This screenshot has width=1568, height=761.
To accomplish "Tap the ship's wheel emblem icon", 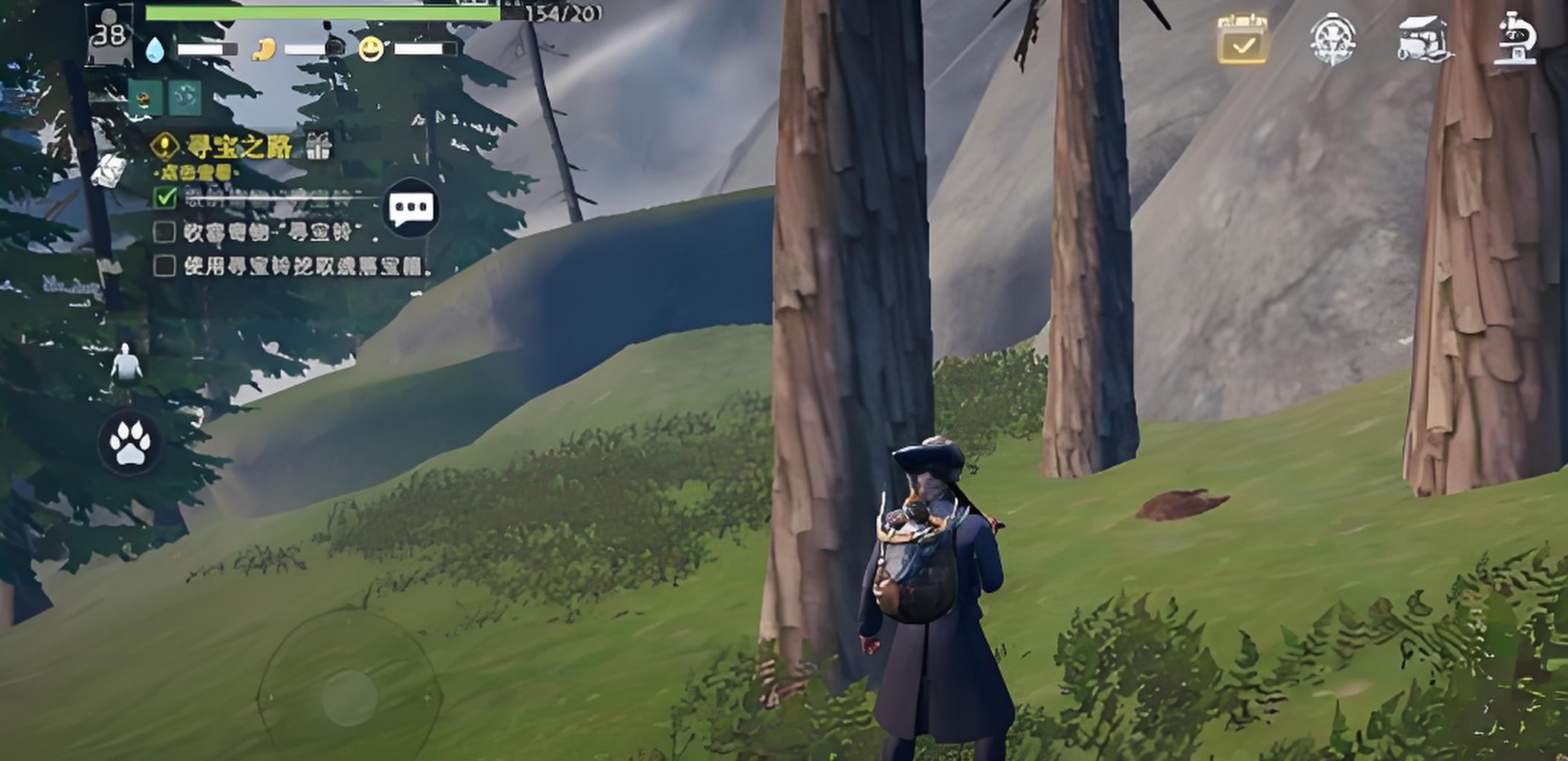I will [x=1332, y=39].
